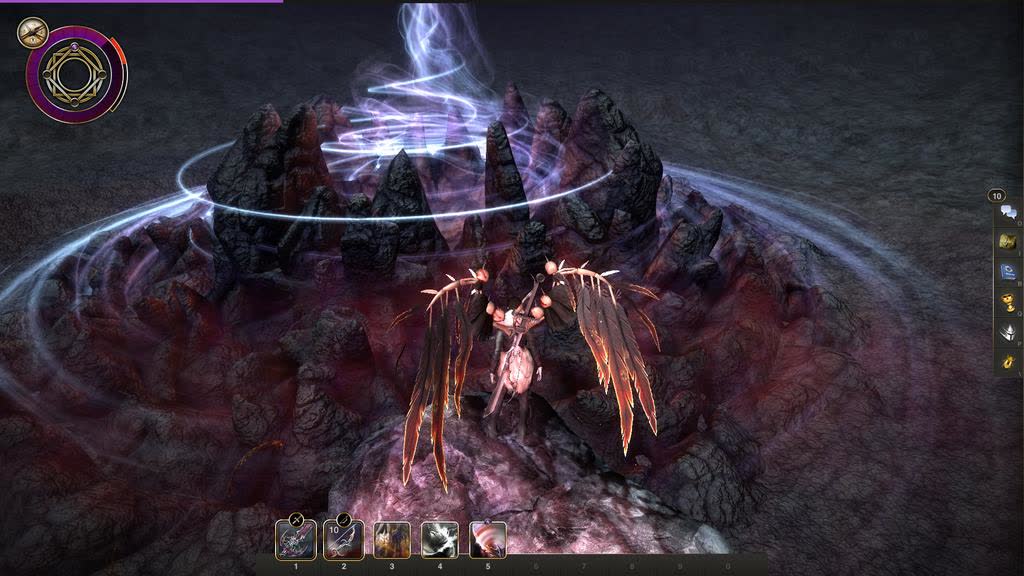Activate the golden ability in hotbar slot 3
1024x576 pixels.
[x=392, y=541]
